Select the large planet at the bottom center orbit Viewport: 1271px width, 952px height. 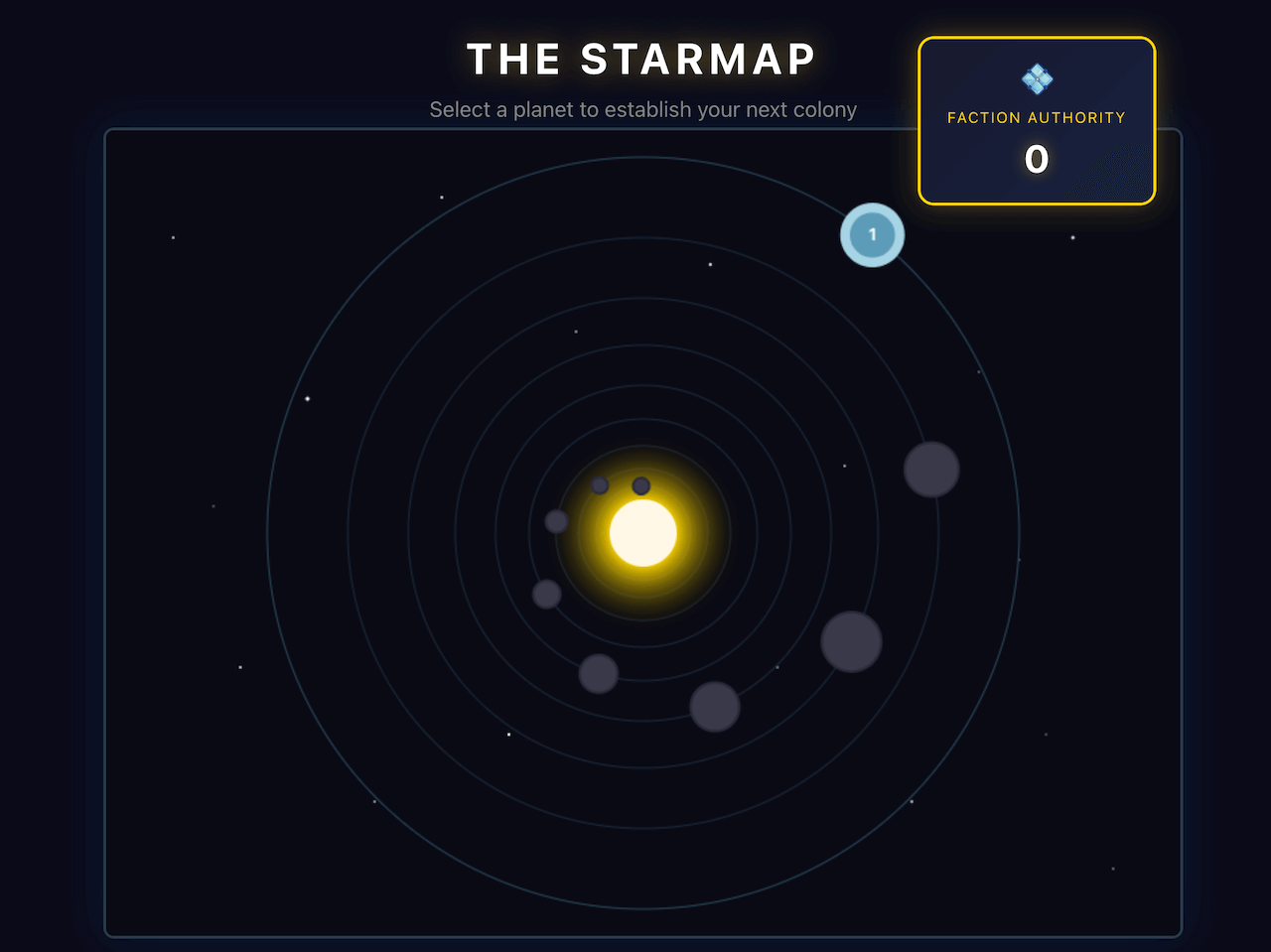coord(715,705)
